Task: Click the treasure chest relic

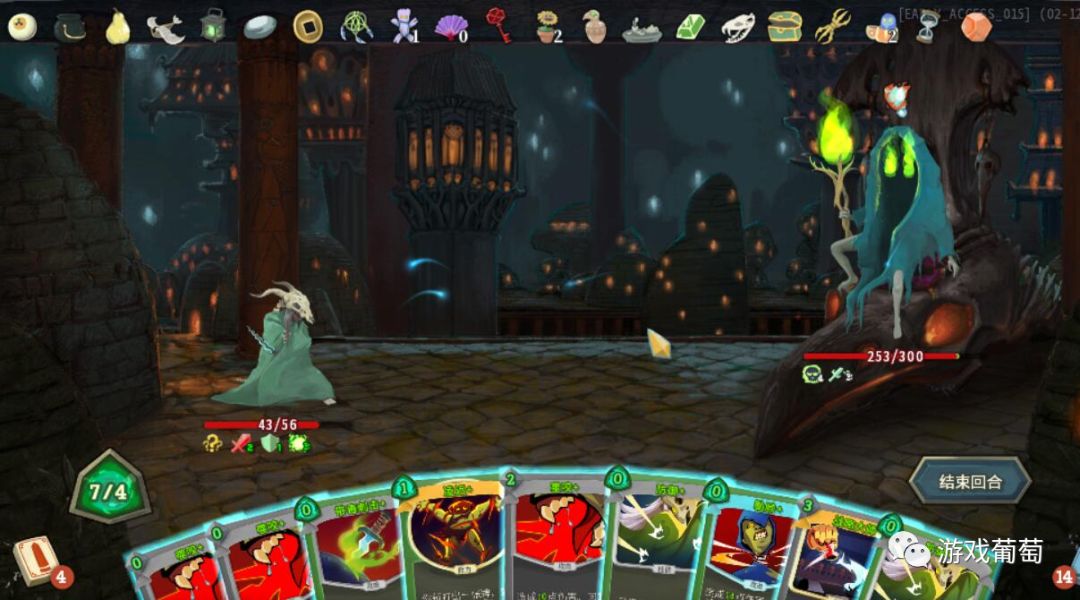Action: pyautogui.click(x=785, y=26)
